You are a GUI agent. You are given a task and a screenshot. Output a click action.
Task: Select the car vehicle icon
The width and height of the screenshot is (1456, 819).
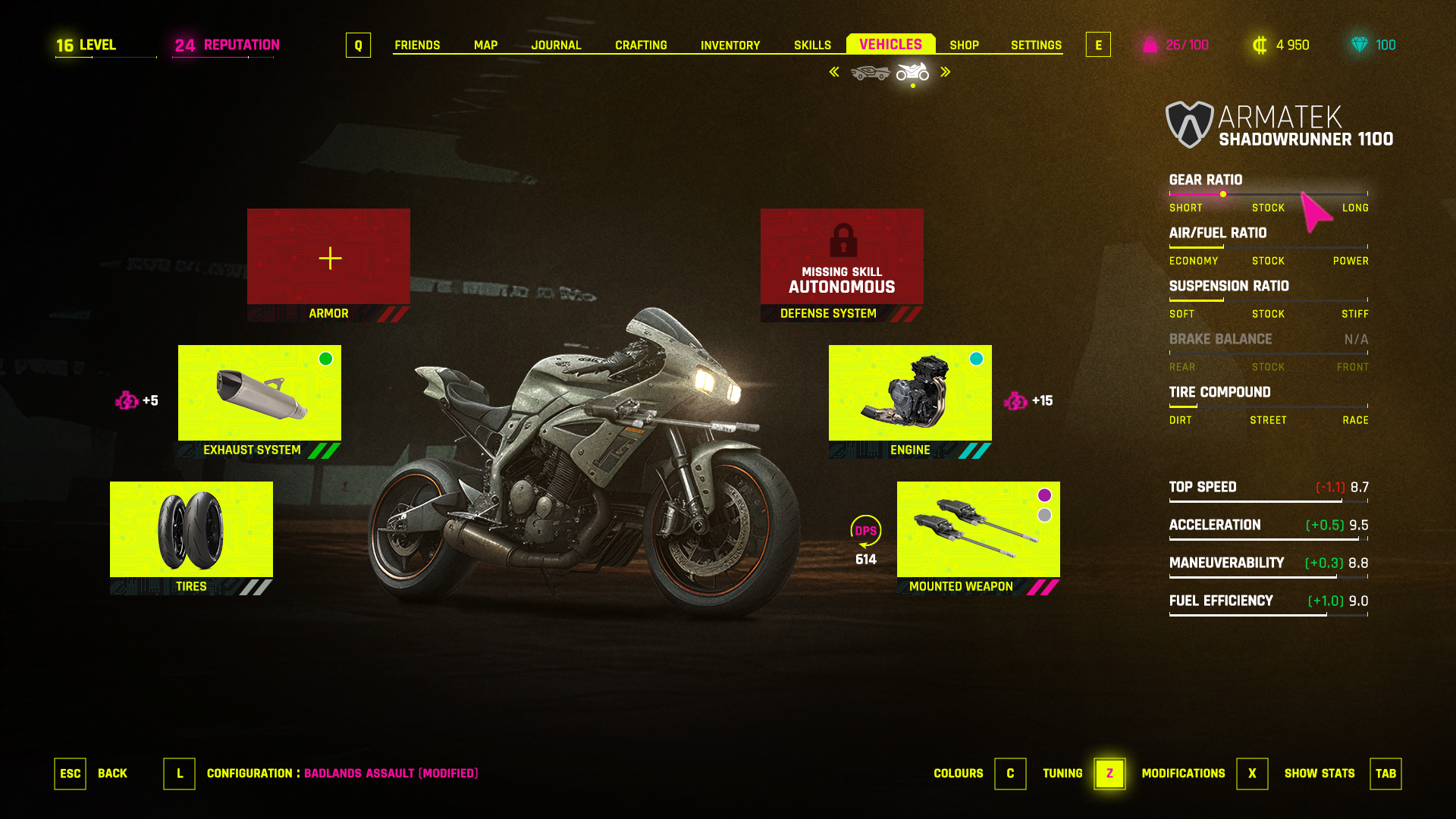click(870, 73)
